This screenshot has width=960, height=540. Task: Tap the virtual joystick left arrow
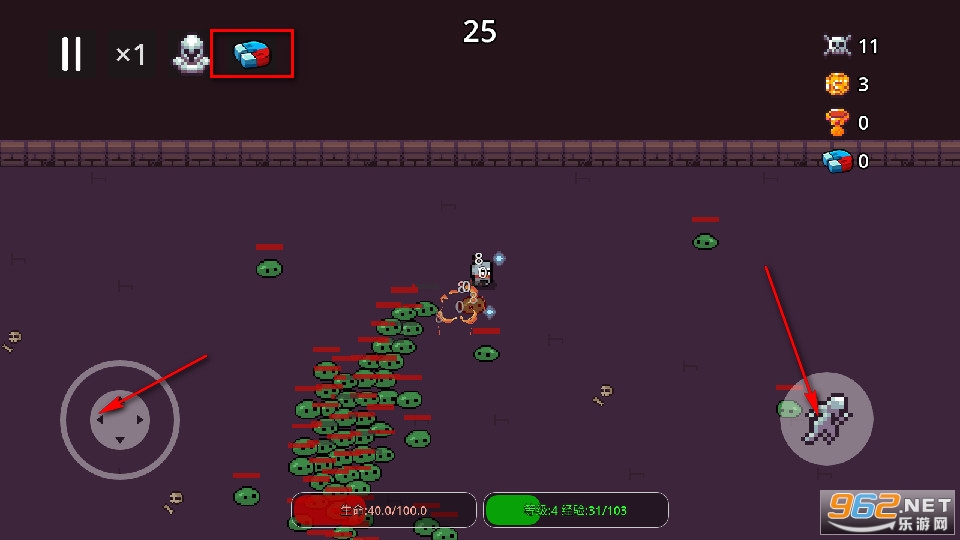(x=100, y=420)
